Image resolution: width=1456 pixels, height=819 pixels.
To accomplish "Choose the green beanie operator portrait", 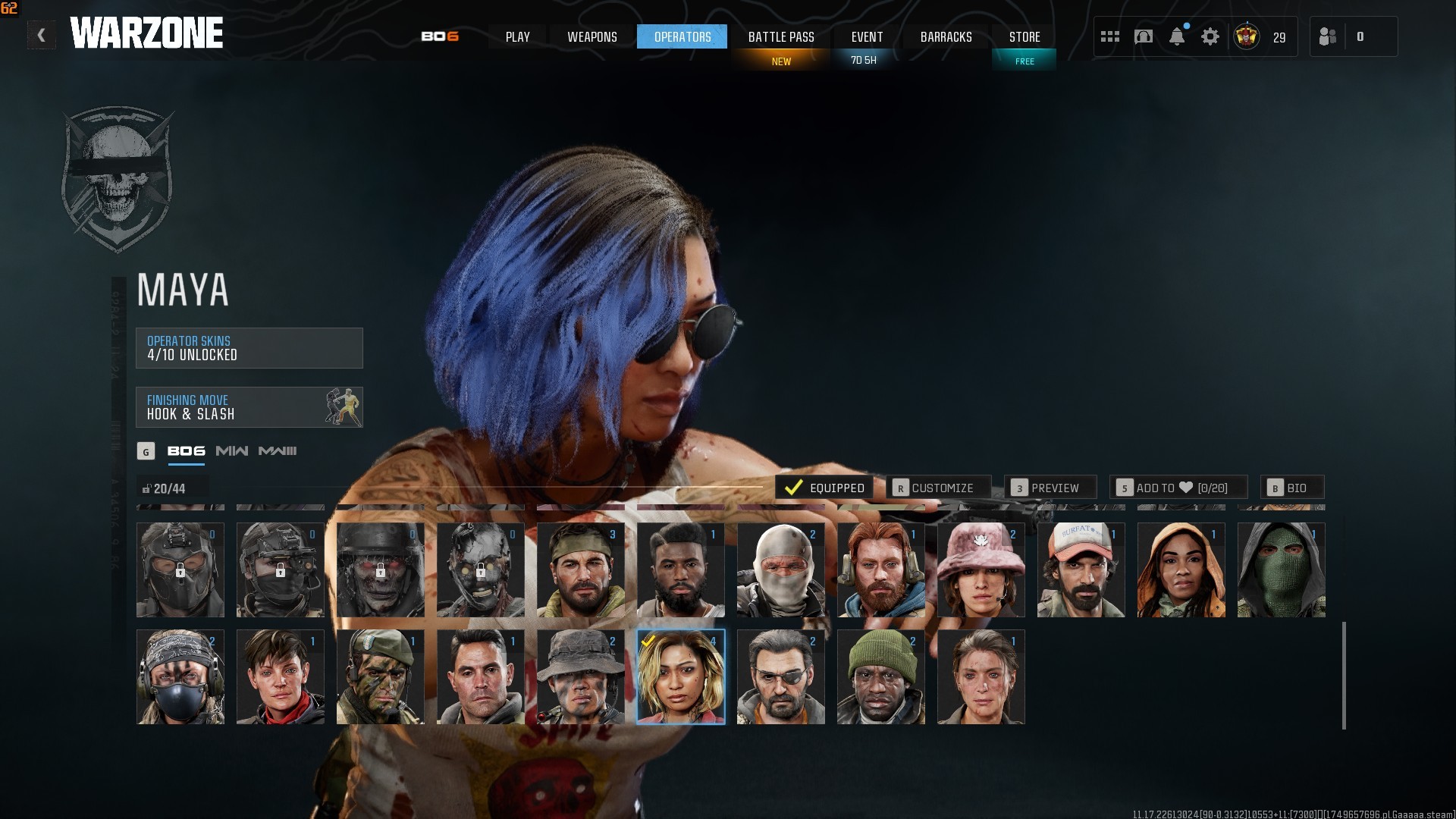I will (881, 676).
